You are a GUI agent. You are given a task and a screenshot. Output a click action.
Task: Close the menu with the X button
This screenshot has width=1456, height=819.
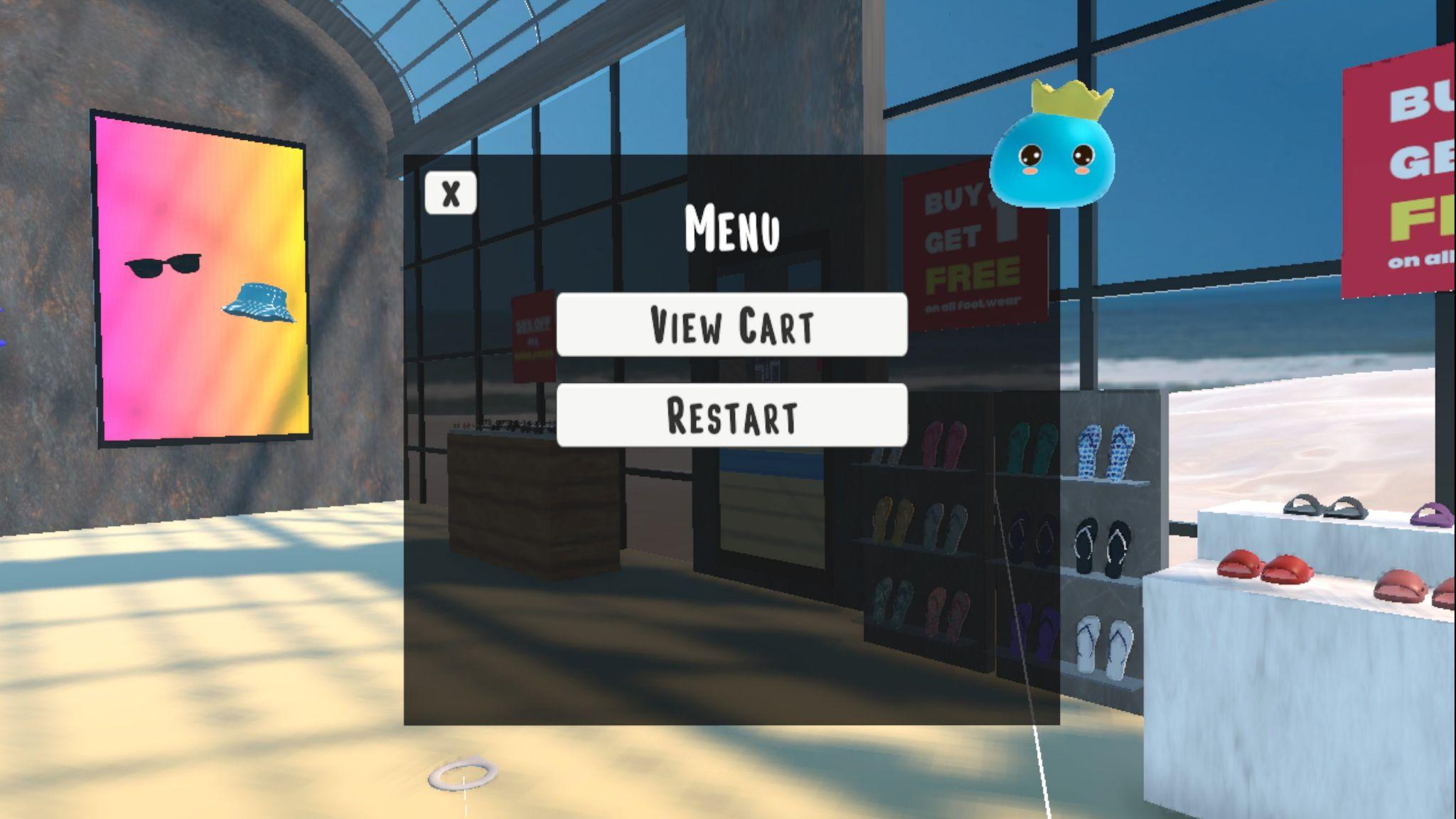click(x=451, y=193)
